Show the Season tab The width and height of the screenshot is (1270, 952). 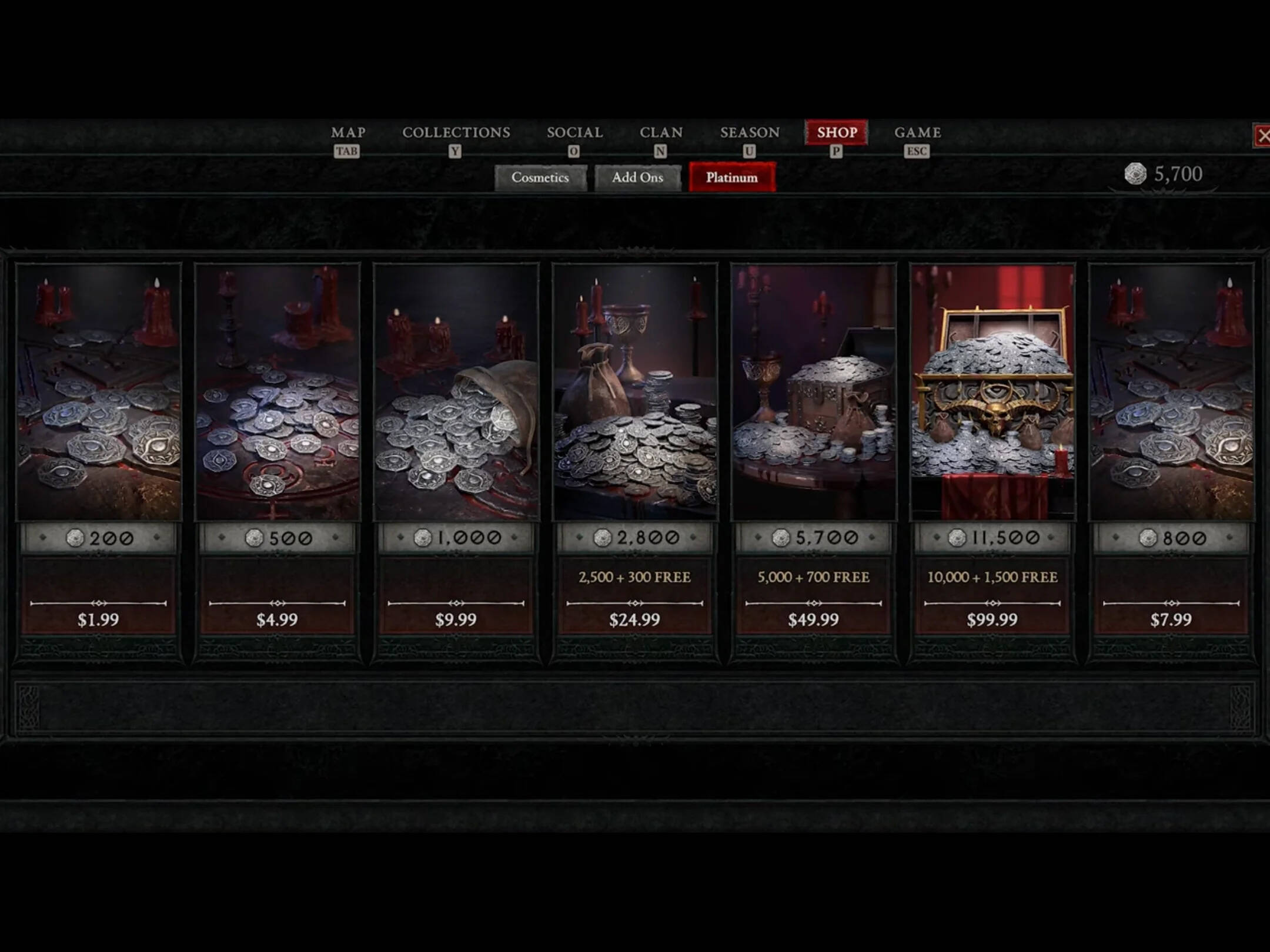tap(750, 133)
